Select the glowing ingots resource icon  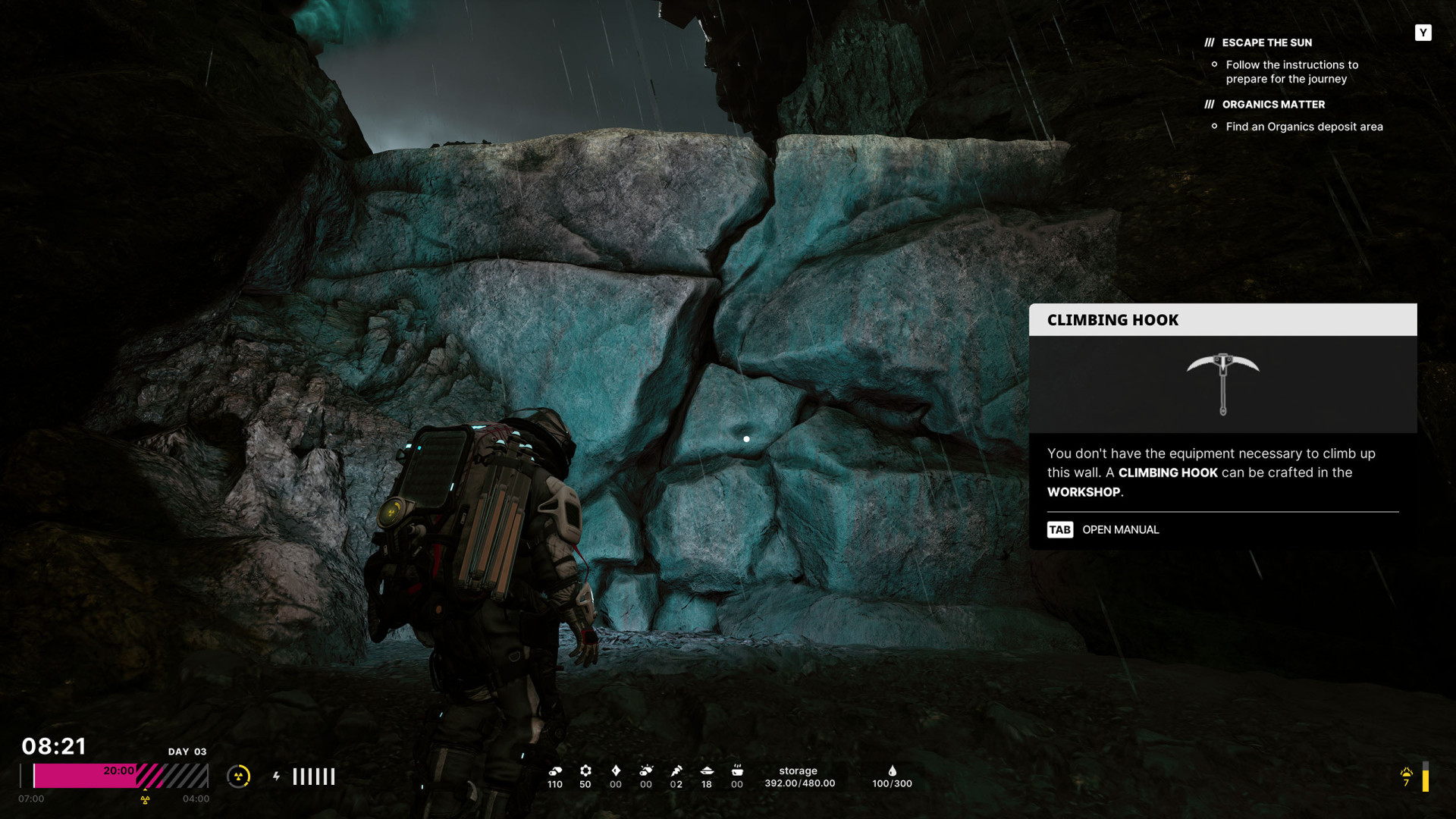click(646, 770)
